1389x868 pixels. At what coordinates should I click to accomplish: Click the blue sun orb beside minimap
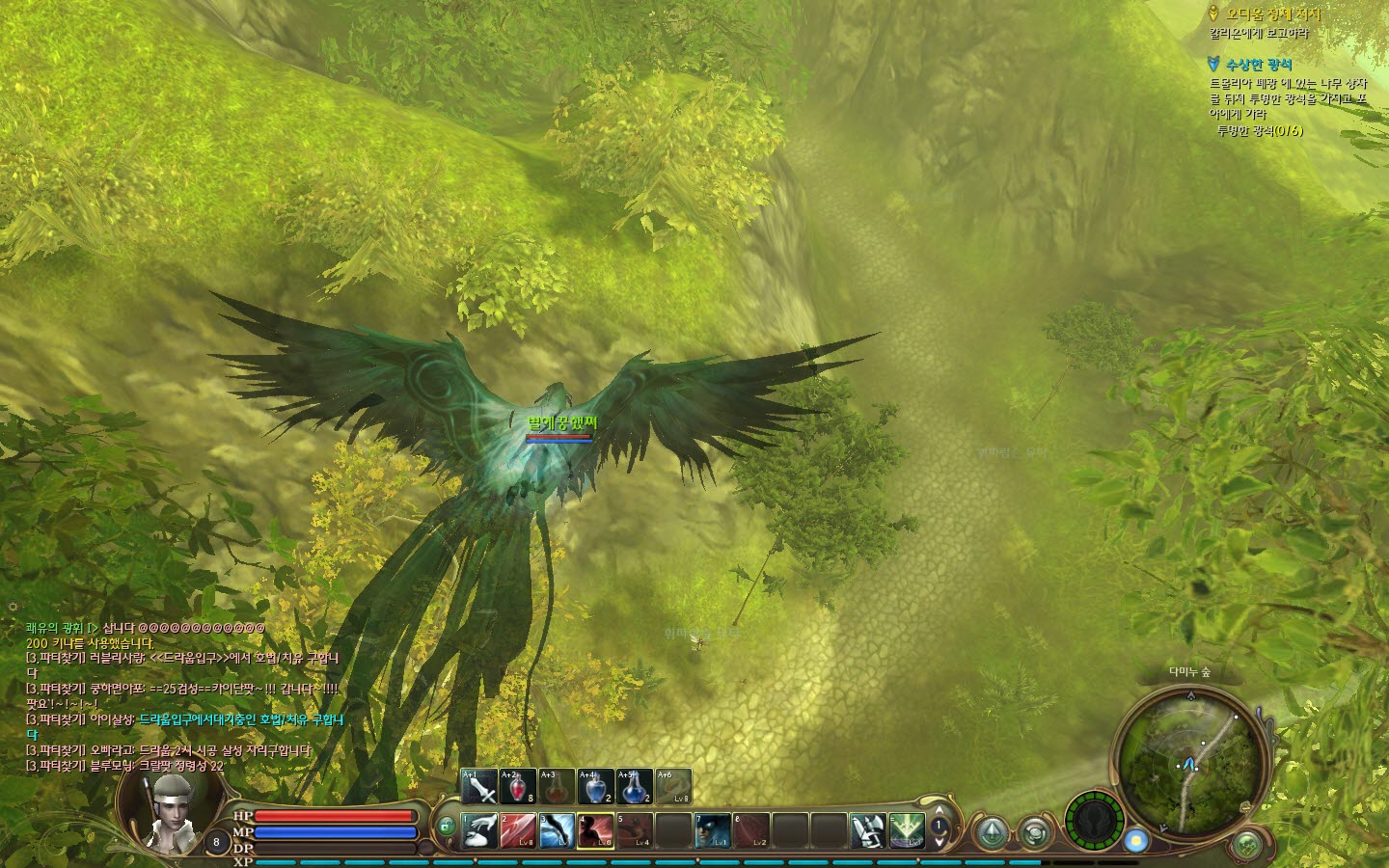[1136, 841]
